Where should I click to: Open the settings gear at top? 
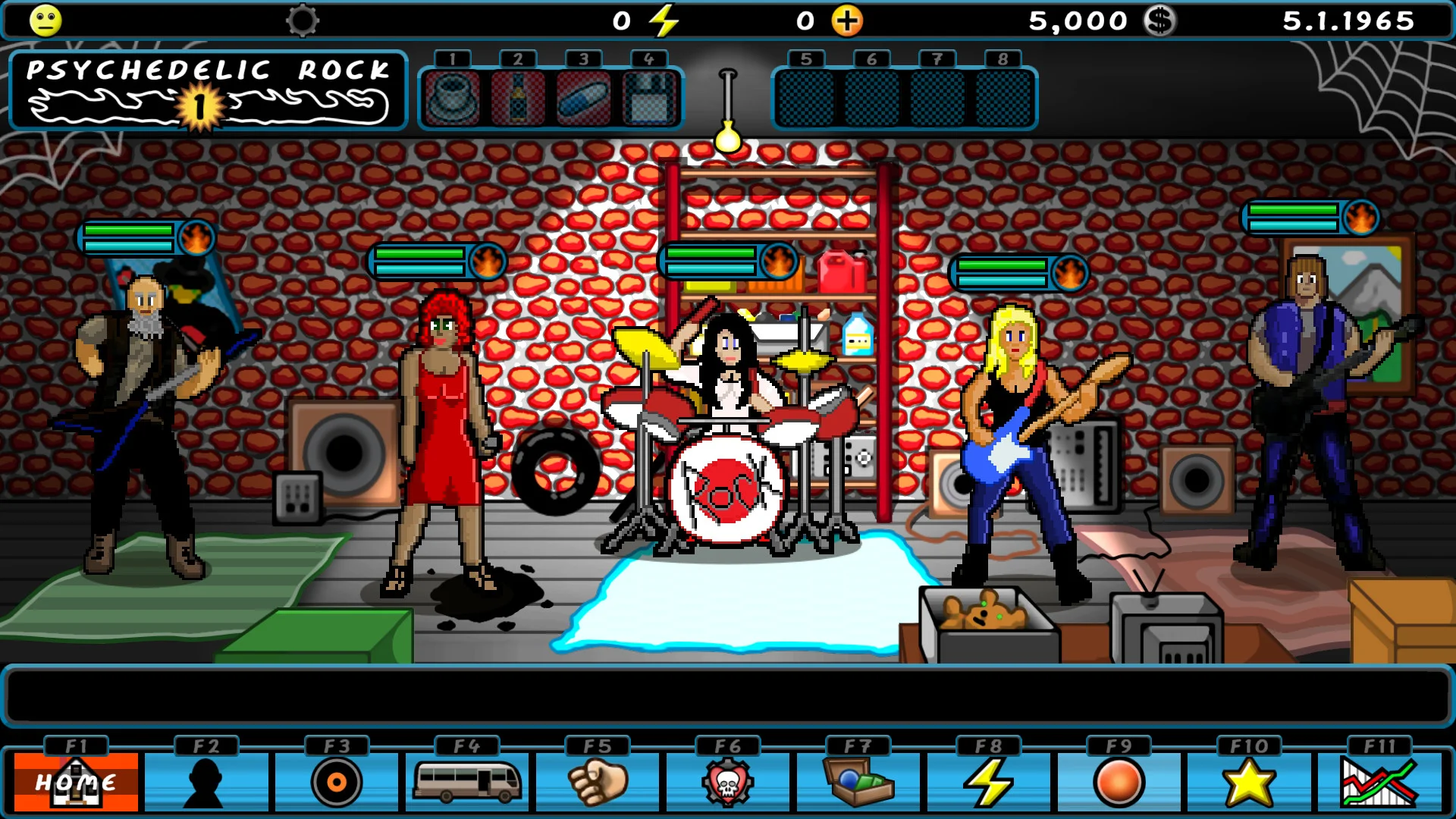(x=303, y=20)
